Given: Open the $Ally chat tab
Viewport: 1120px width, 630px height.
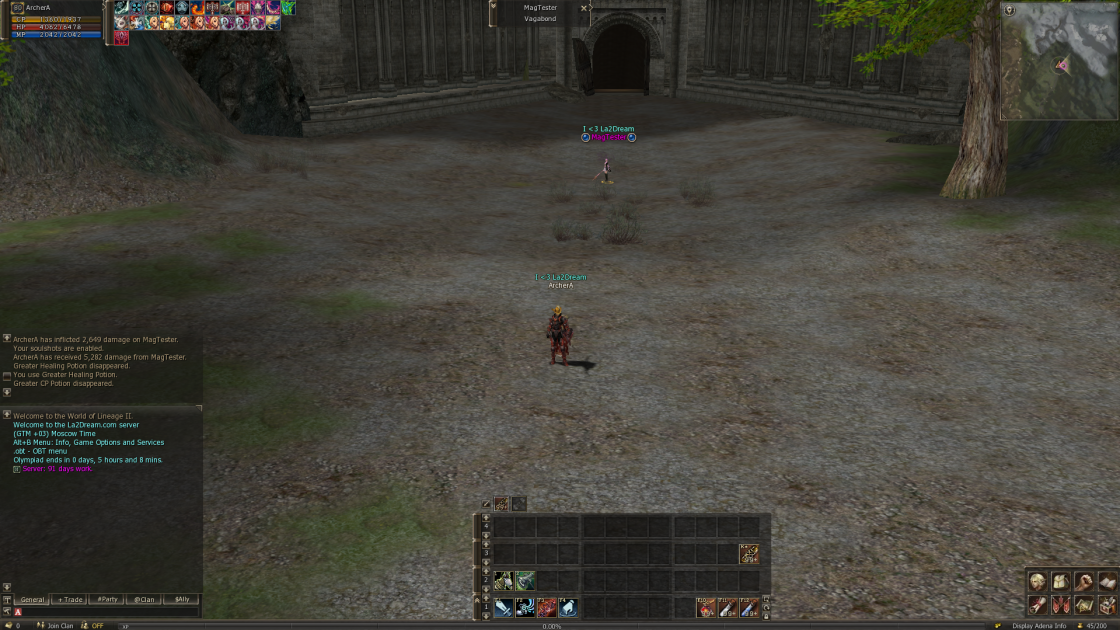Looking at the screenshot, I should 181,600.
